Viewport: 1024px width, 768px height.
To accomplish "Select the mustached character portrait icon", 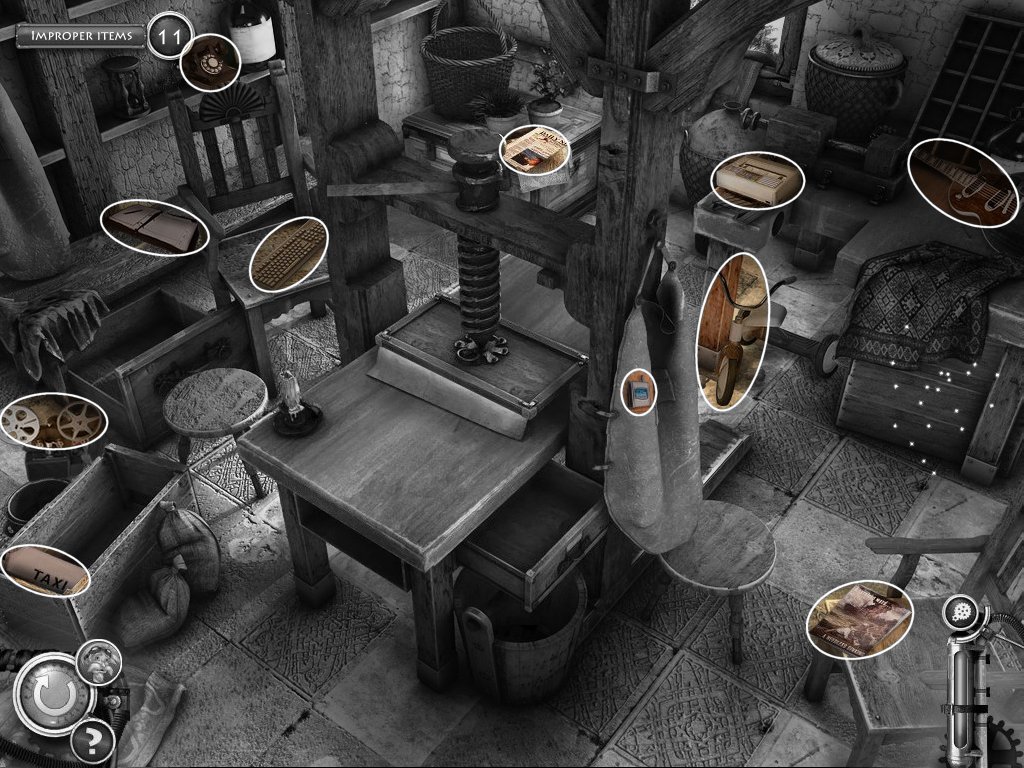I will point(99,661).
